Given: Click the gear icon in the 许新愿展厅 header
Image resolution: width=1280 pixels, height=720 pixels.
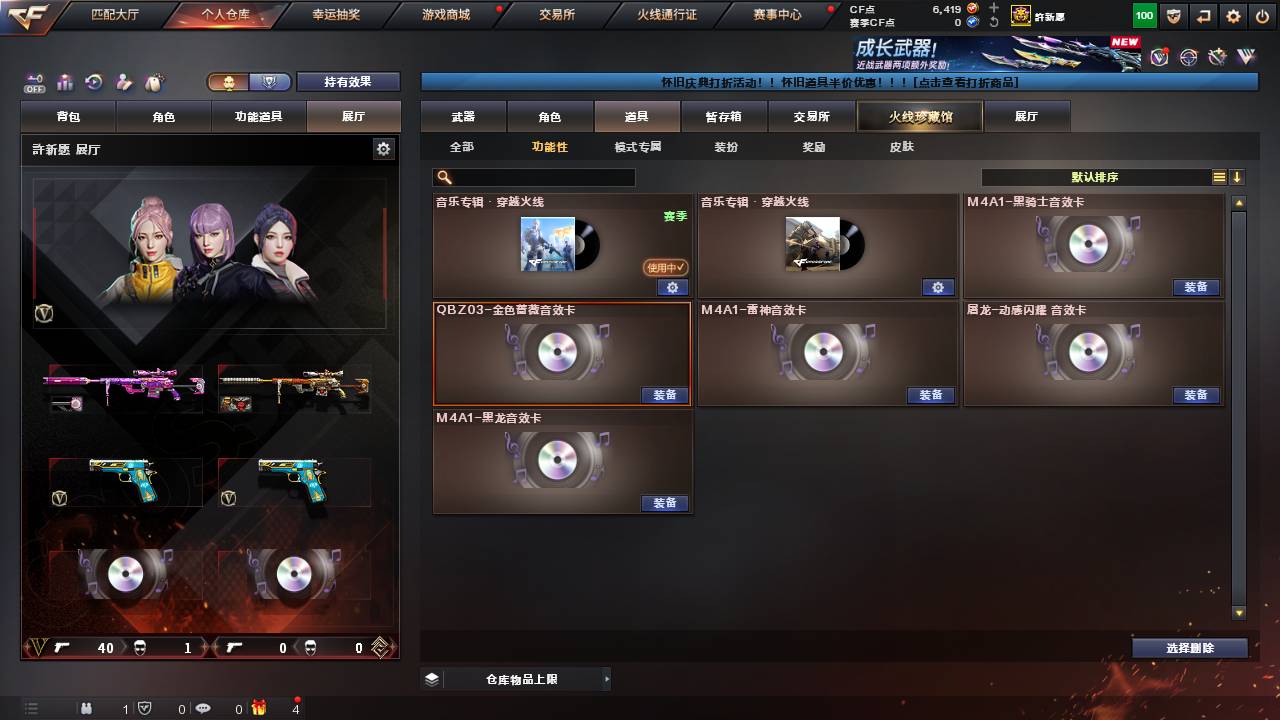Looking at the screenshot, I should [383, 147].
